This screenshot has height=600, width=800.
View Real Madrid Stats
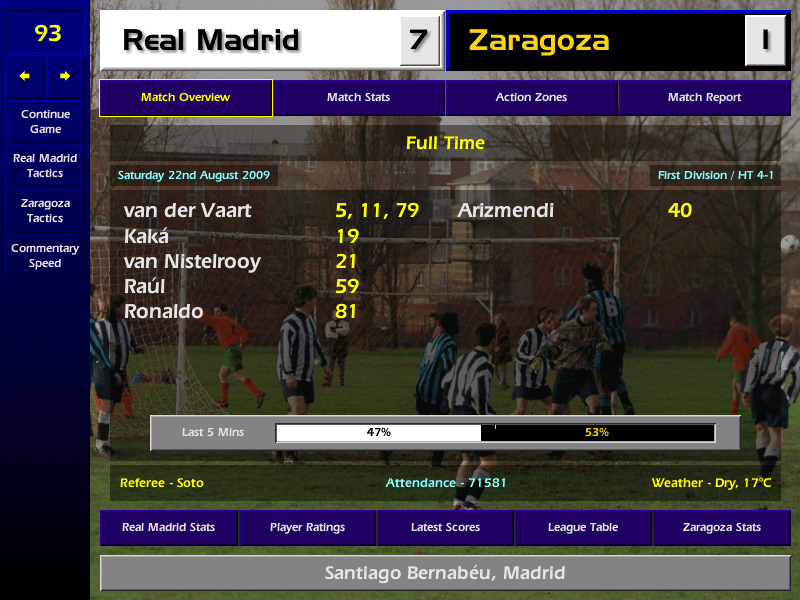point(168,527)
